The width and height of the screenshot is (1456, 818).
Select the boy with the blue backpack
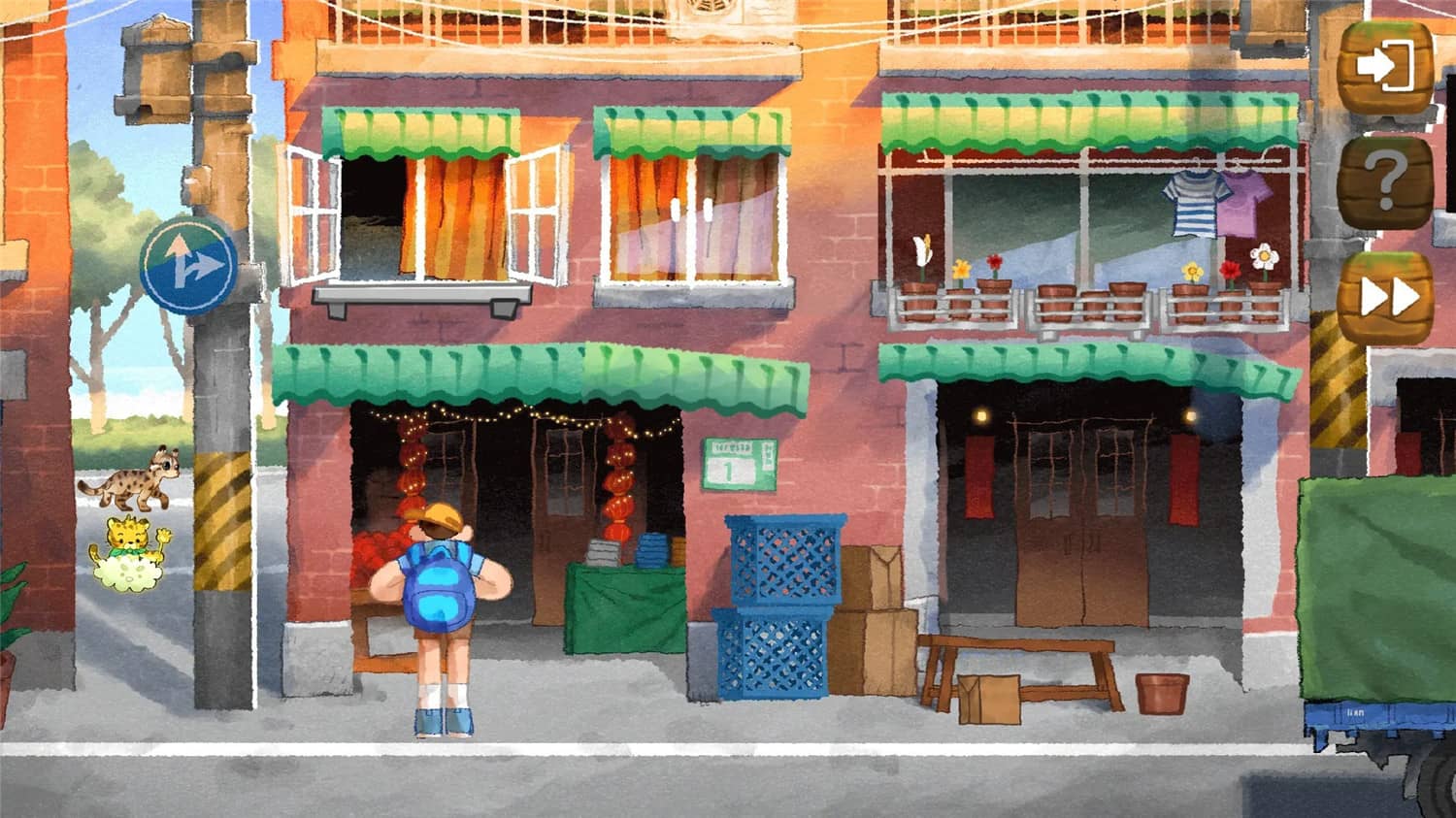pos(439,602)
